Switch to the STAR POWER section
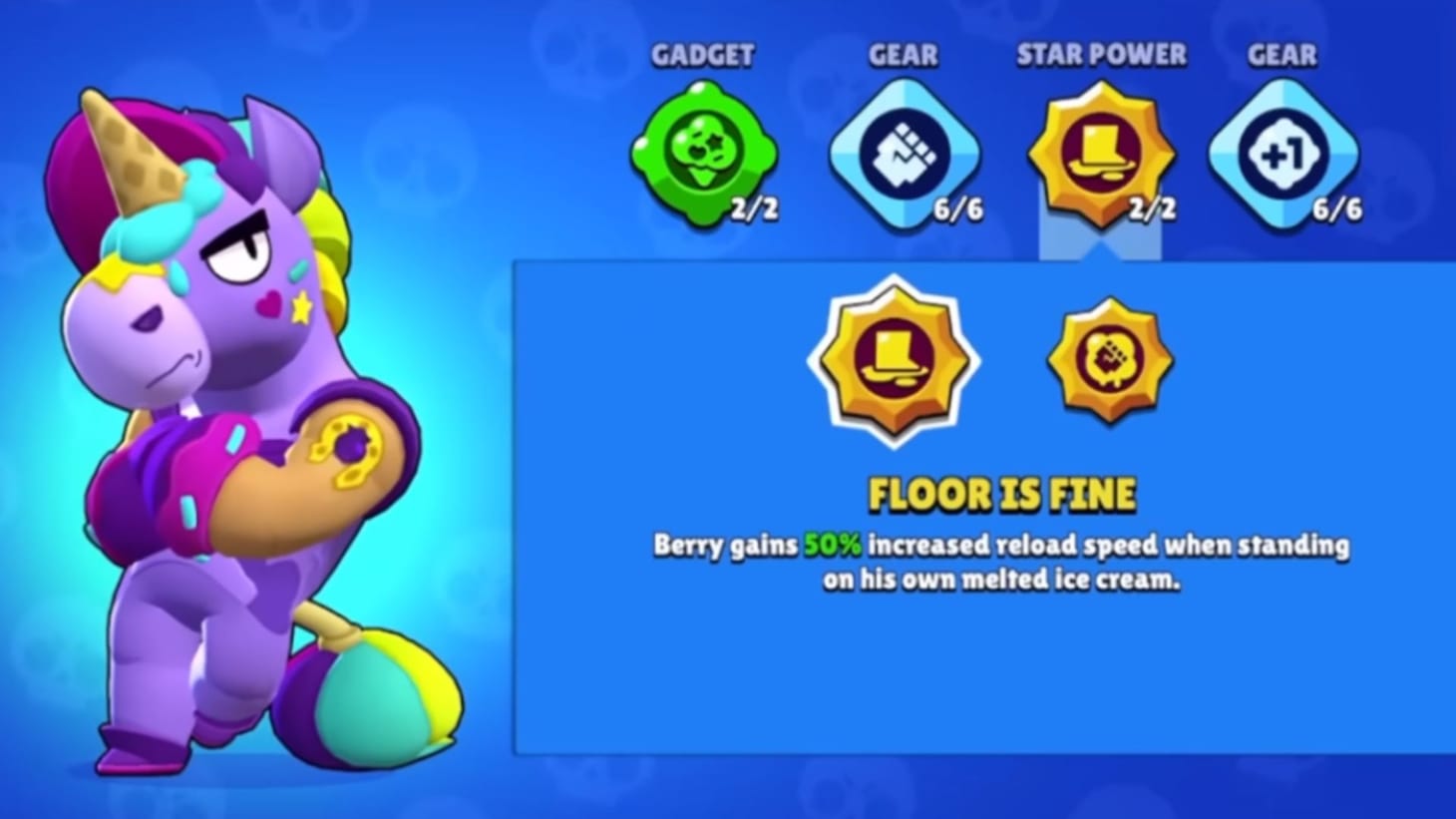 (x=1102, y=57)
